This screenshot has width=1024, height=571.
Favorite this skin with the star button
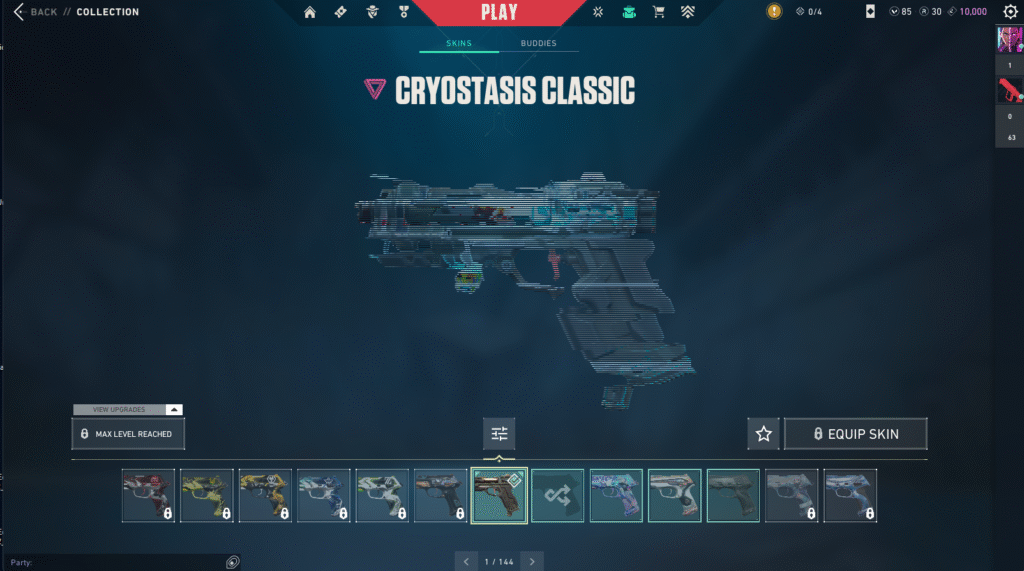(x=764, y=434)
